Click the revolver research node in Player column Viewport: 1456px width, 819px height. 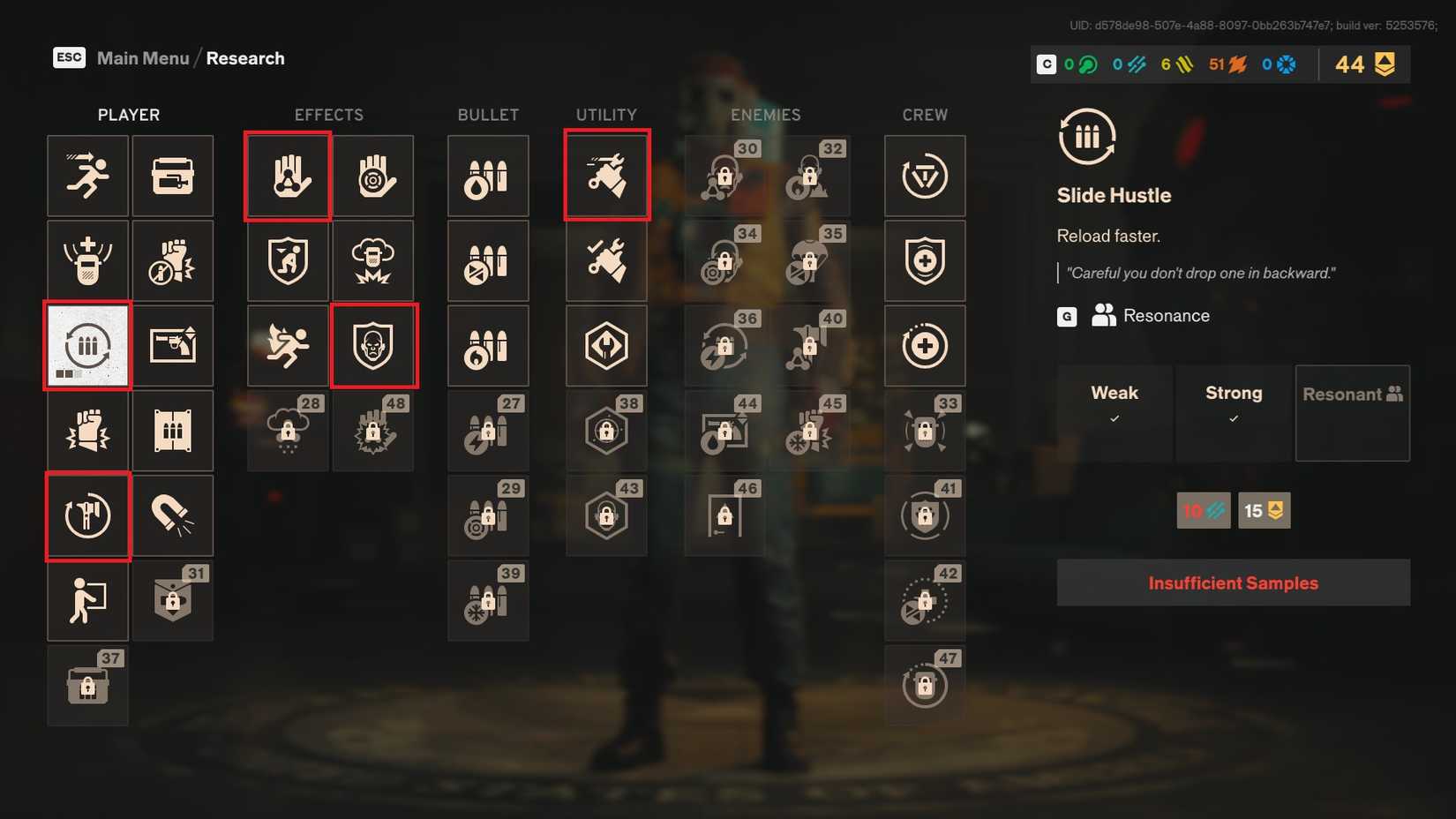click(173, 345)
